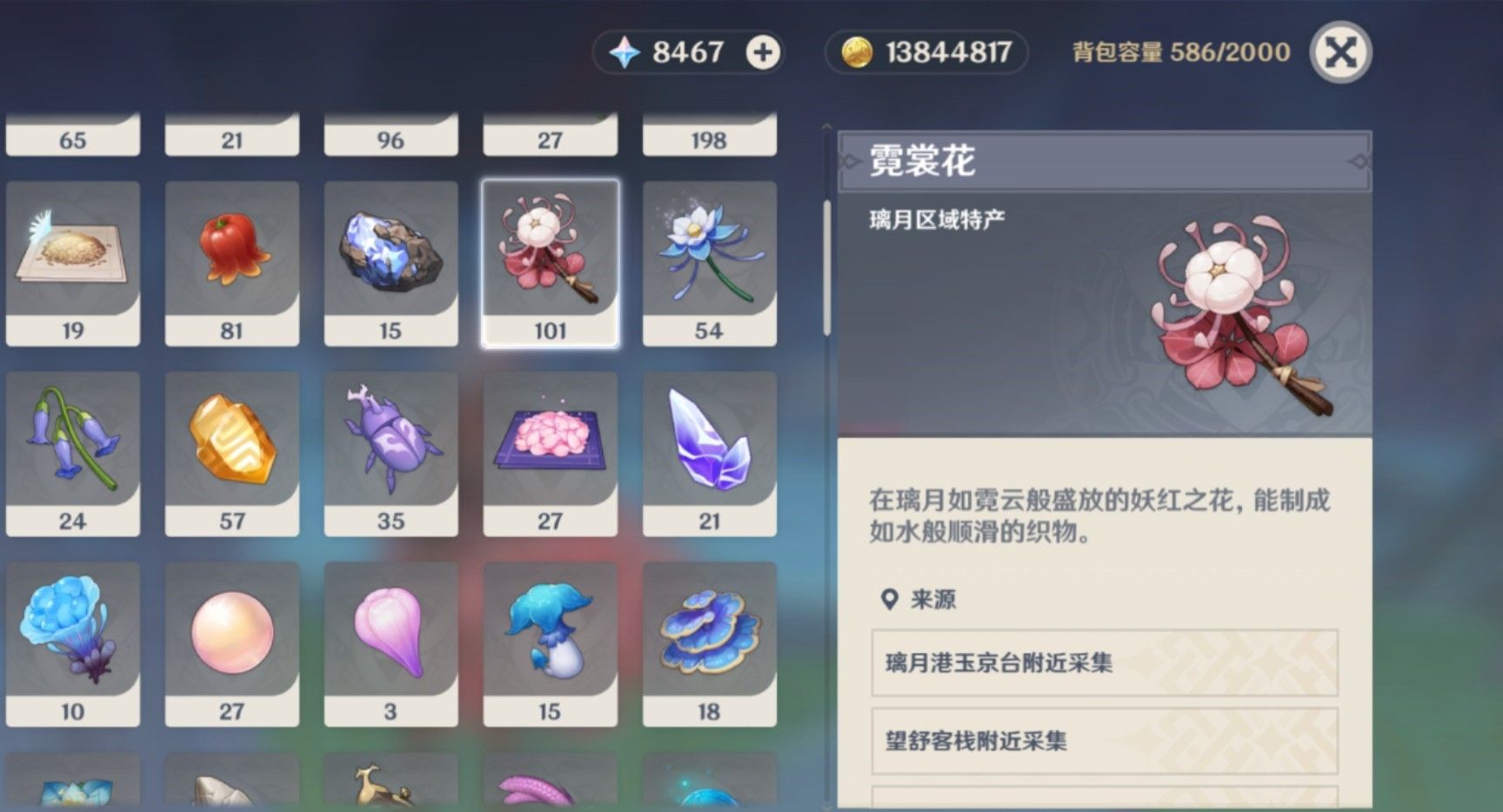The width and height of the screenshot is (1503, 812).
Task: Select the purple Onikabuto beetle
Action: (x=391, y=448)
